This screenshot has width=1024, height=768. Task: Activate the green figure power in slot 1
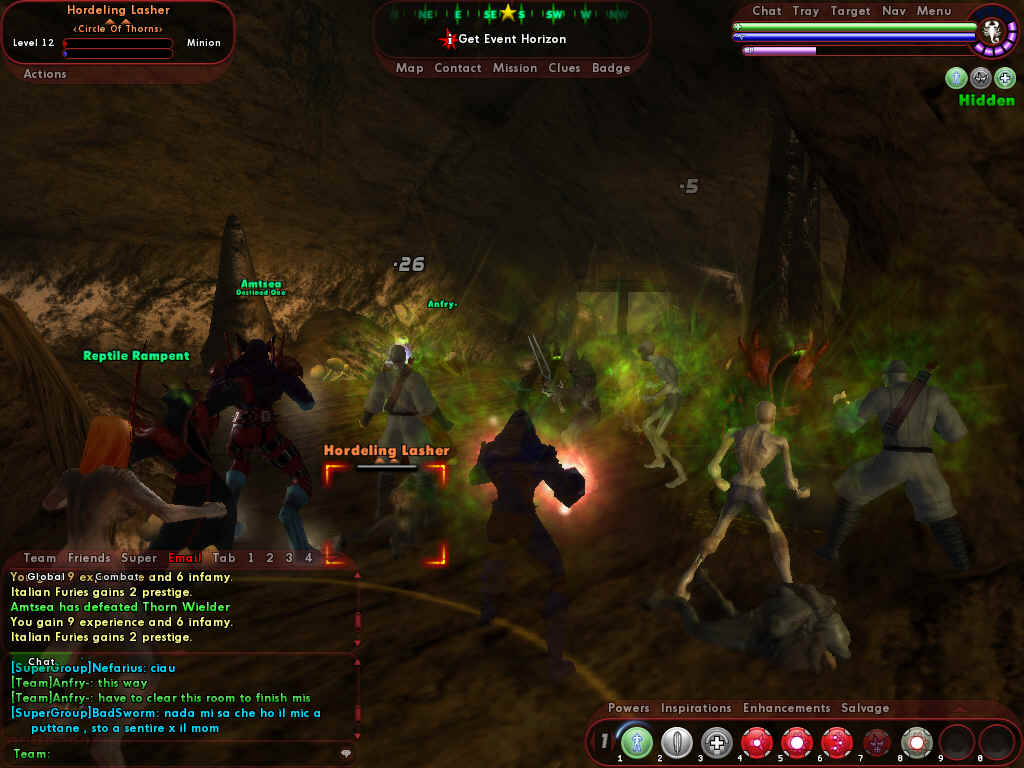pyautogui.click(x=637, y=742)
